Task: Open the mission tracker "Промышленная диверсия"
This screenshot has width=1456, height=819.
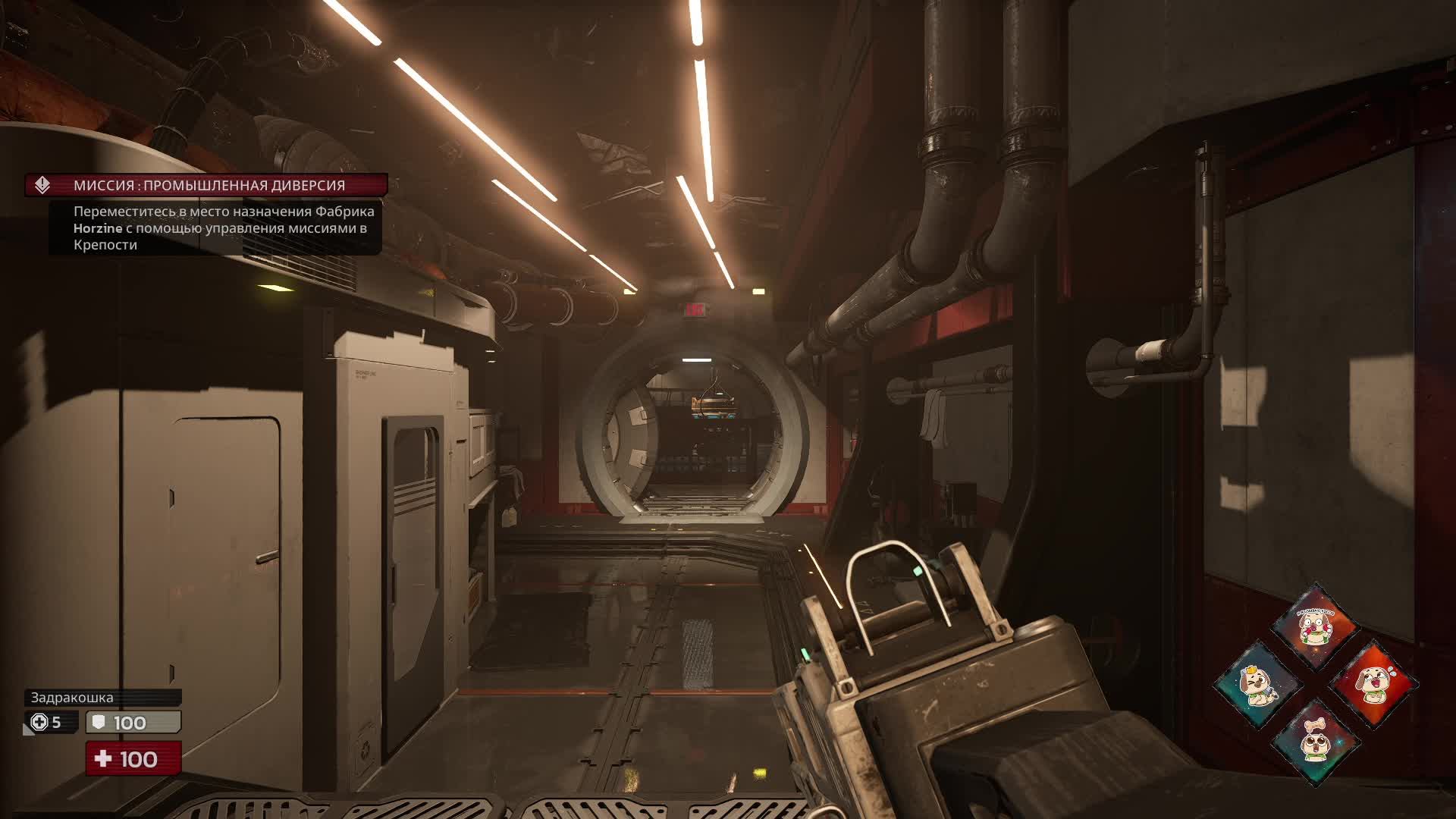Action: [x=206, y=185]
